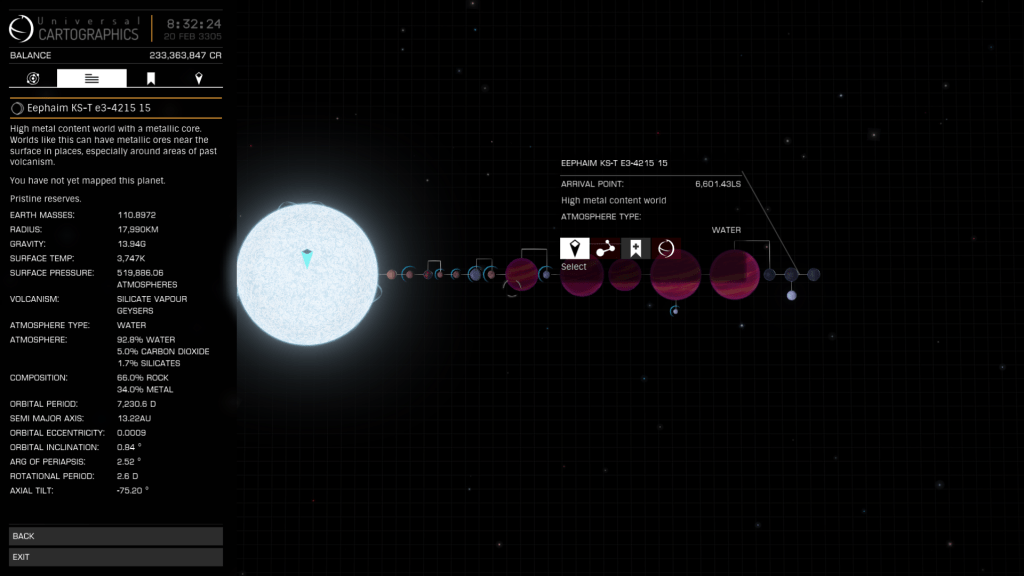Open the body details list tab
Viewport: 1024px width, 576px height.
pos(92,78)
